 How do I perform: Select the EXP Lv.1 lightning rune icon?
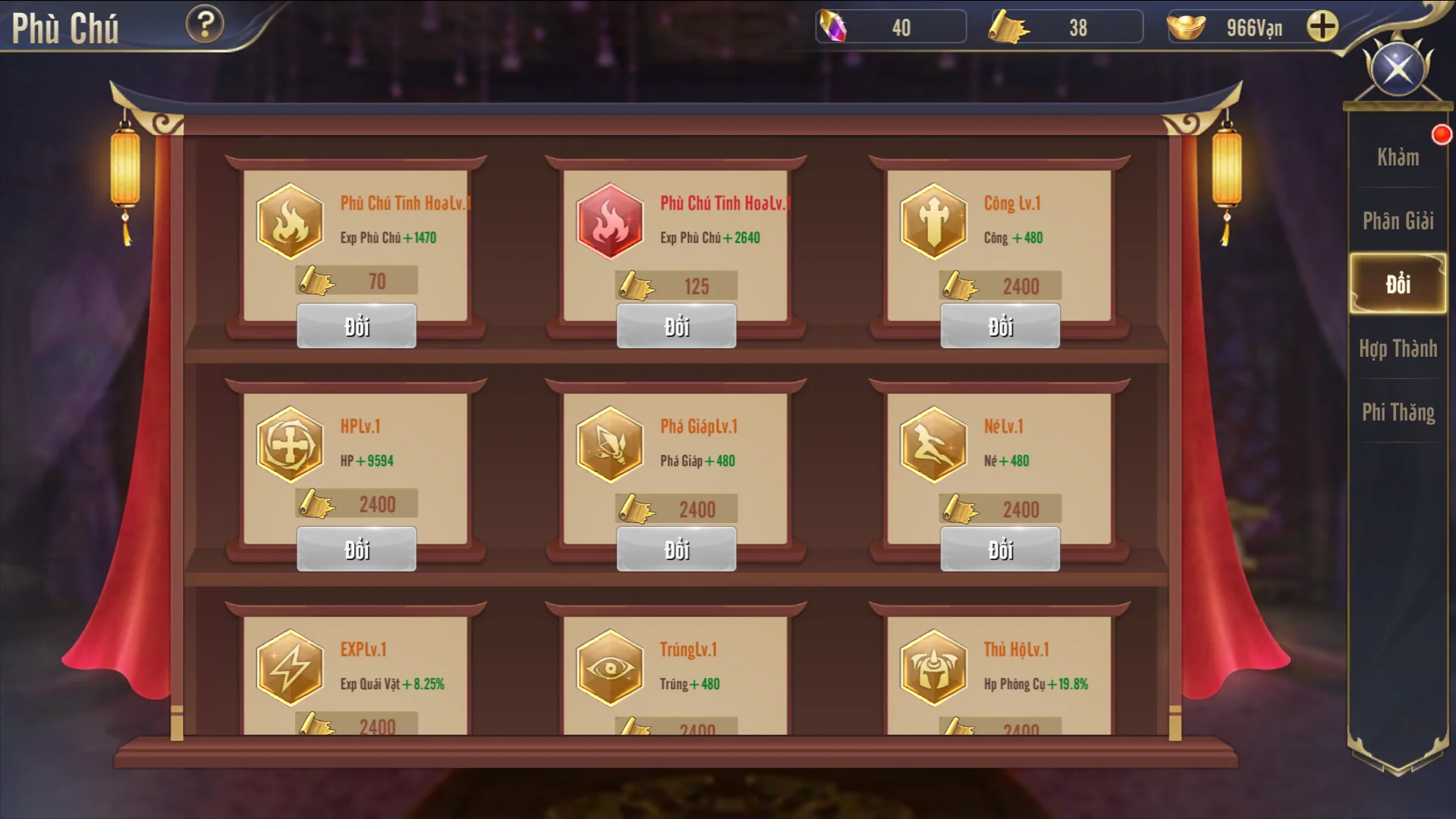point(290,667)
